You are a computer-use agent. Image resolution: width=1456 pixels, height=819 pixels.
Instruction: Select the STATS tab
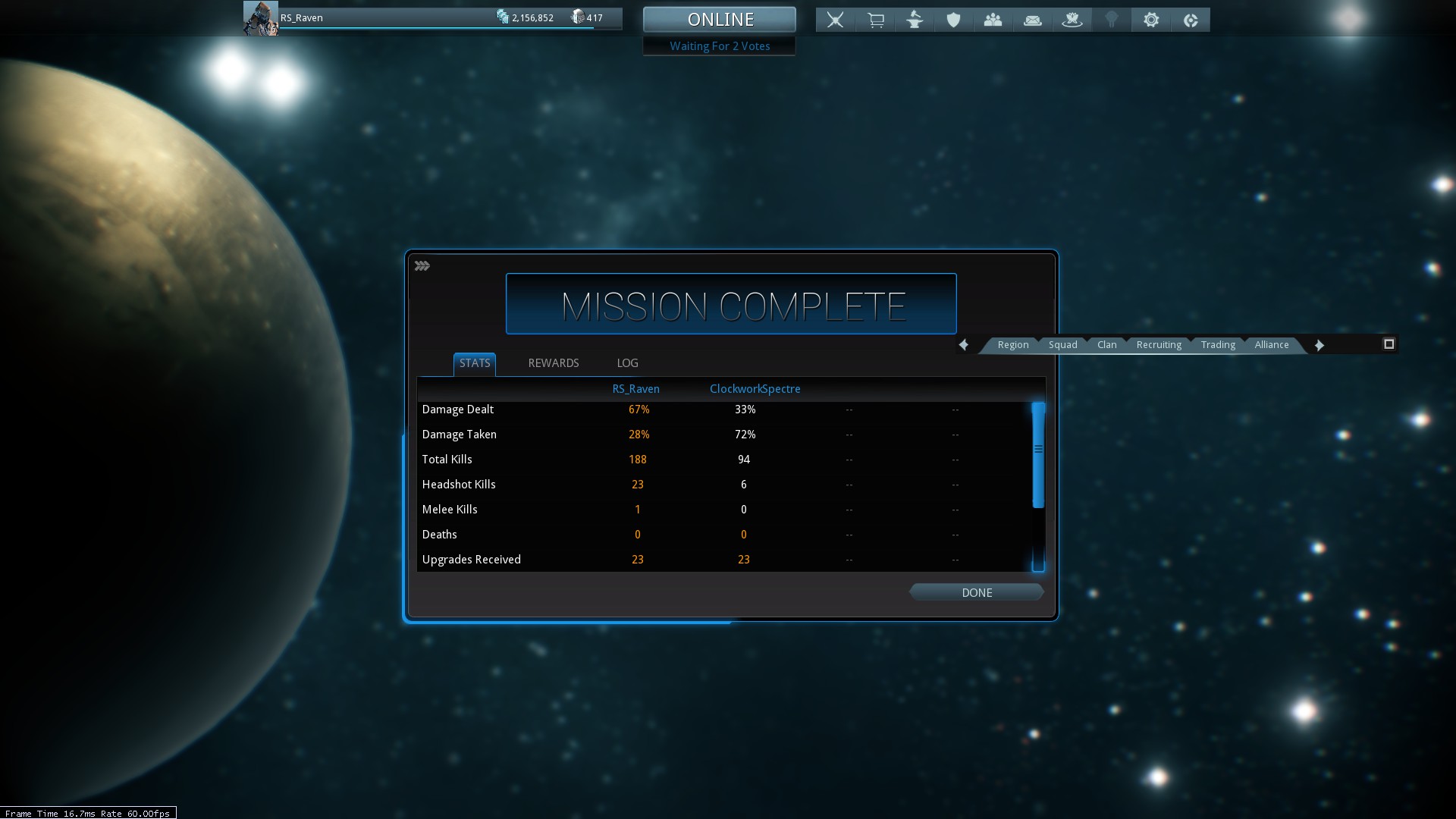(475, 363)
